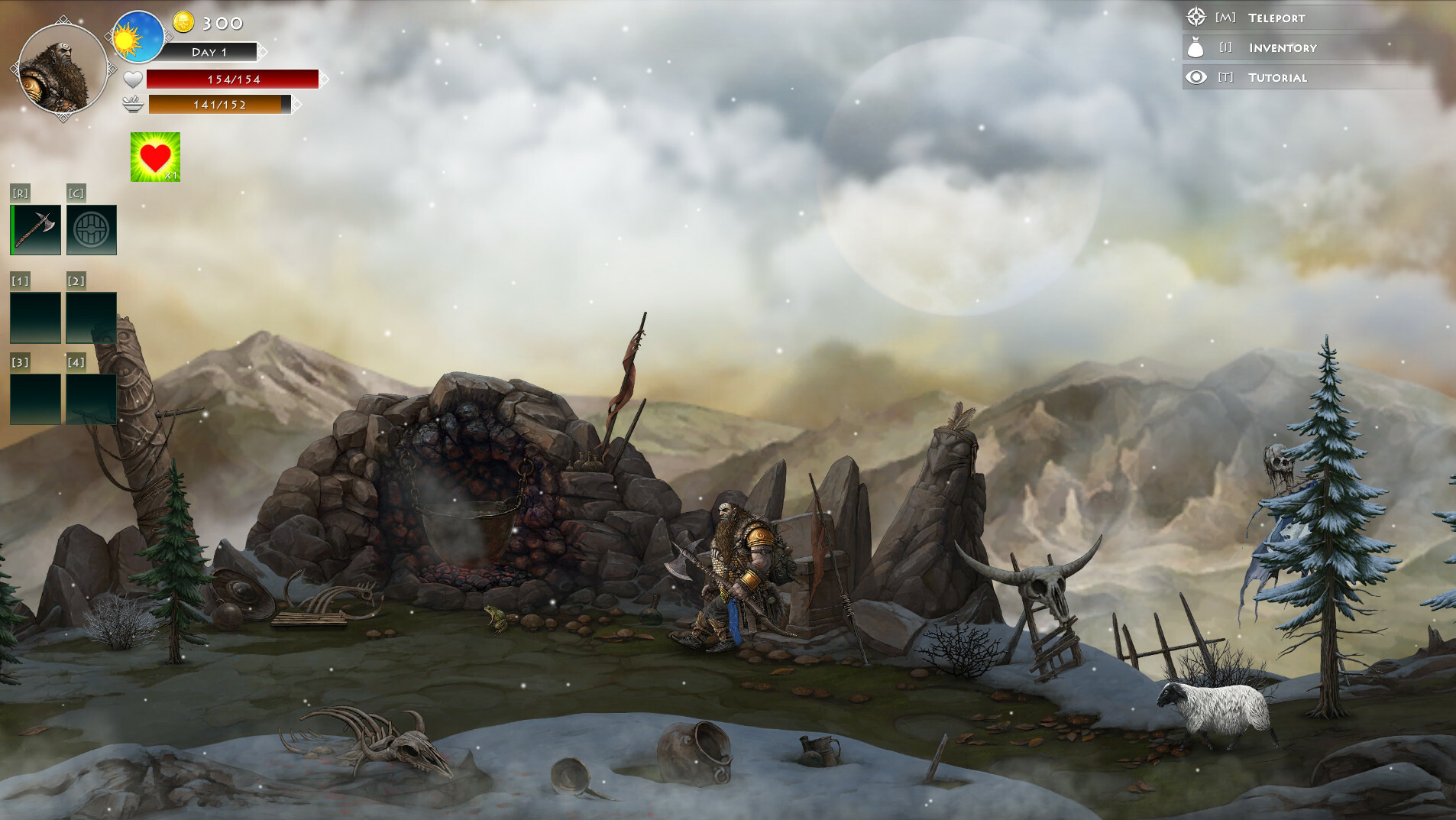The height and width of the screenshot is (820, 1456).
Task: Open the Teleport menu entry
Action: pyautogui.click(x=1277, y=17)
